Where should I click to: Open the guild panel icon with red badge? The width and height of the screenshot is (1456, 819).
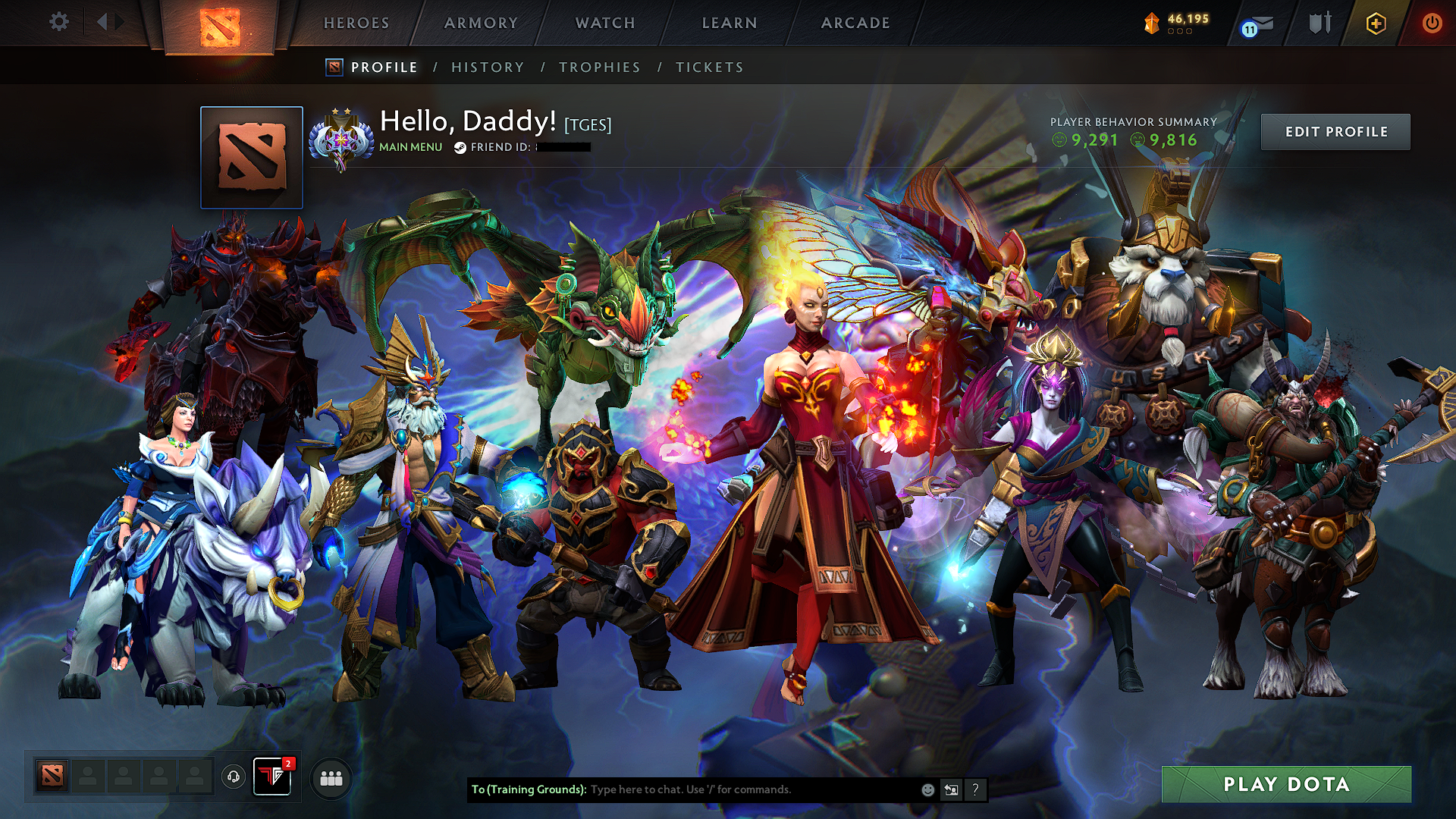272,777
